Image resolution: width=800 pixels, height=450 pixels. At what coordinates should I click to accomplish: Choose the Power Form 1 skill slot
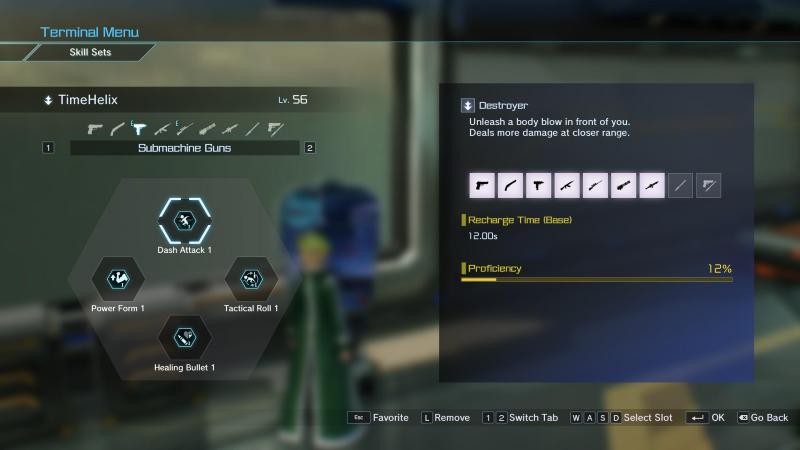click(118, 278)
